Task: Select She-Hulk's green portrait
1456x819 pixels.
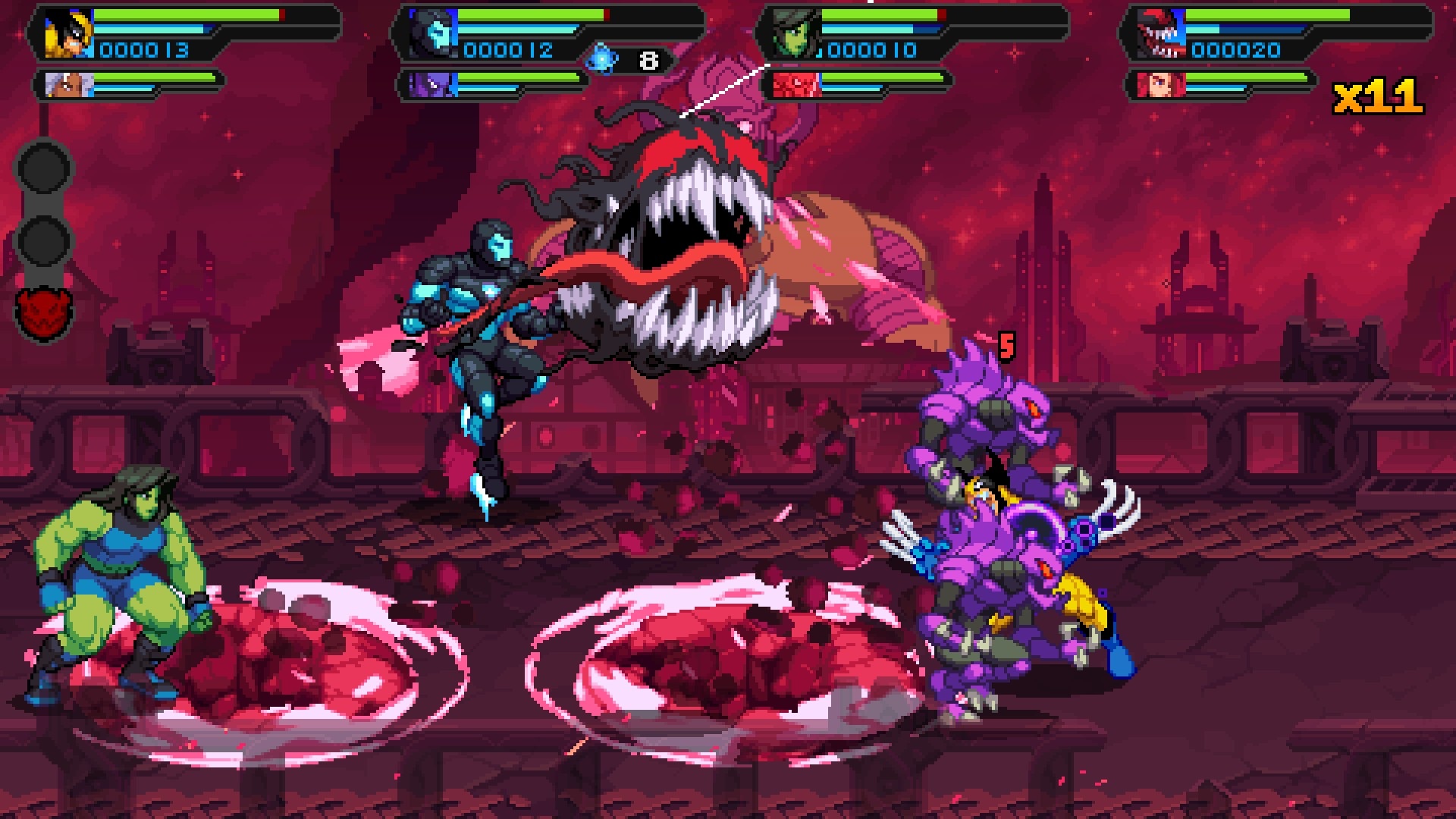Action: (795, 35)
